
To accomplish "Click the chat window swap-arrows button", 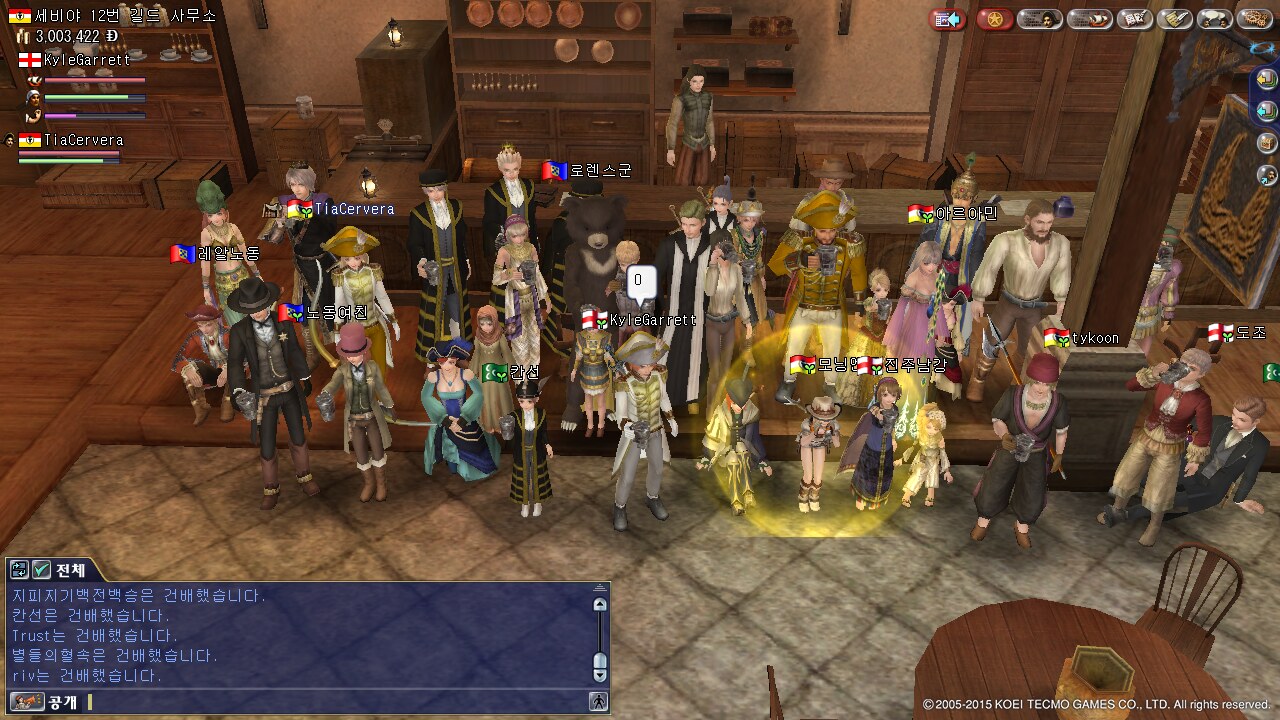I will [19, 570].
